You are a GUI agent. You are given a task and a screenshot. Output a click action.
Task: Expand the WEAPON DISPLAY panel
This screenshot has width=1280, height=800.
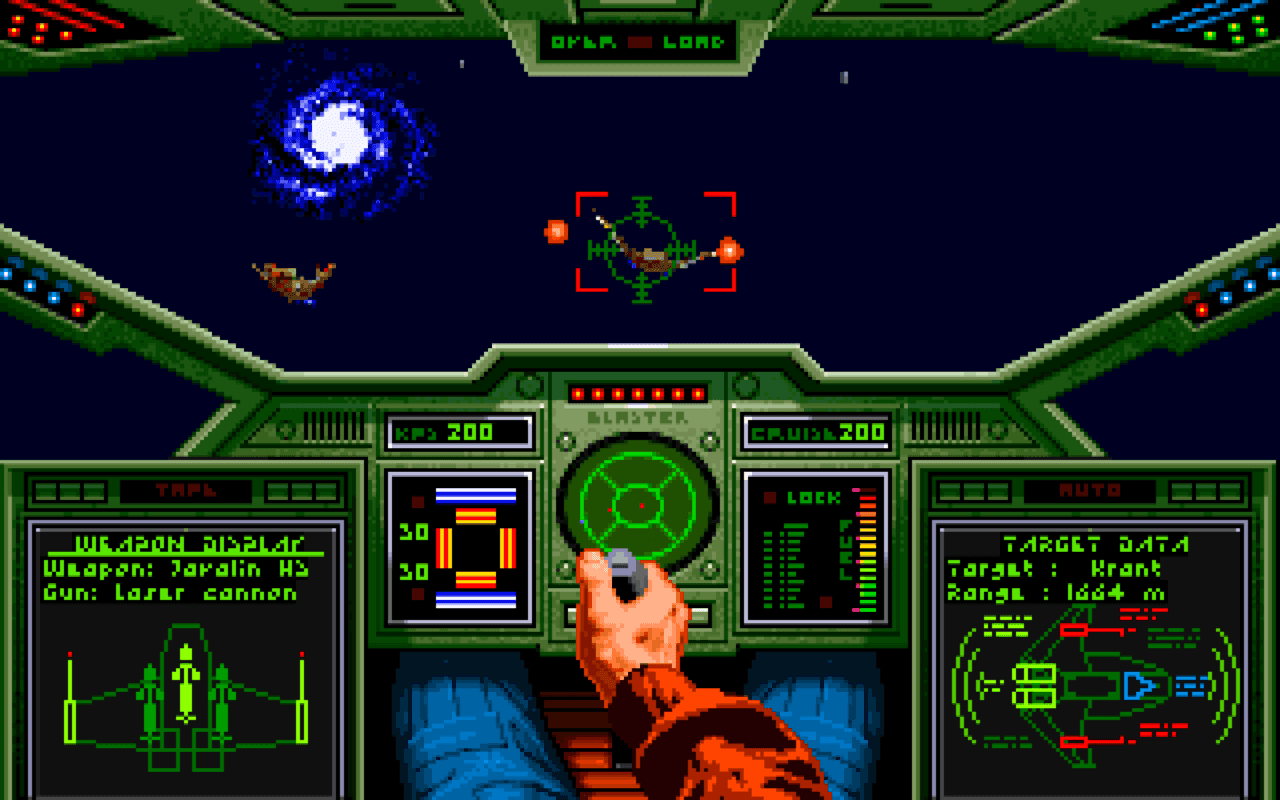click(x=191, y=543)
